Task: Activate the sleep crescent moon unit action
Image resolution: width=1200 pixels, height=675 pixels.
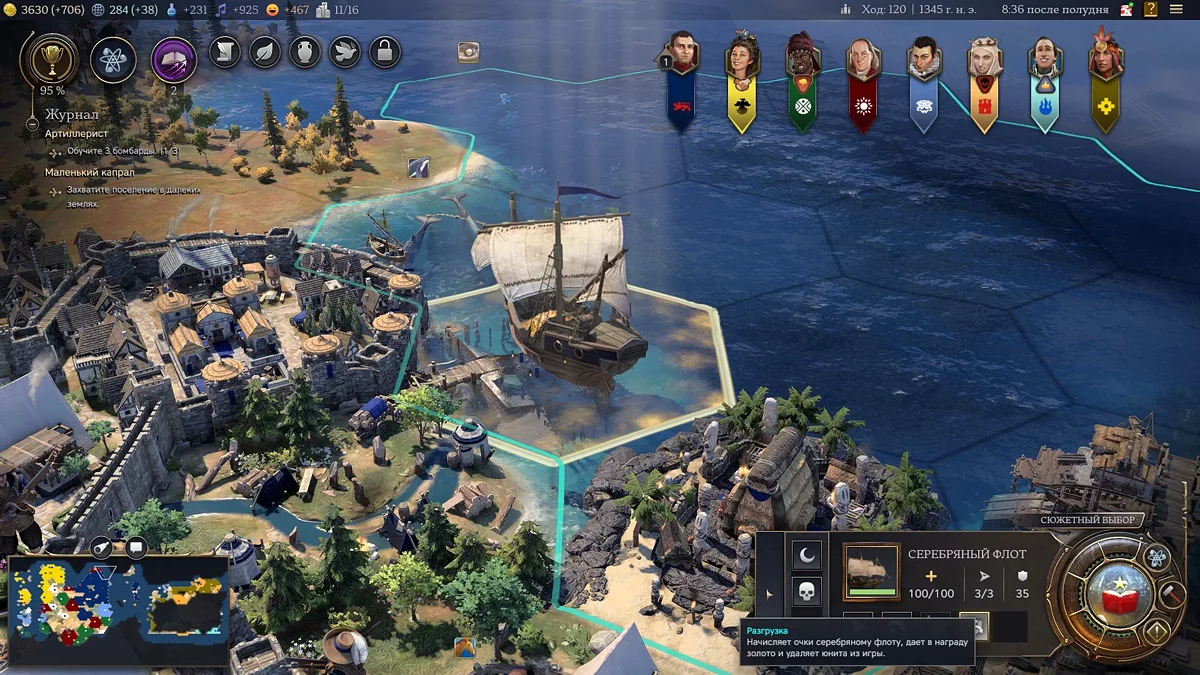Action: click(x=806, y=553)
